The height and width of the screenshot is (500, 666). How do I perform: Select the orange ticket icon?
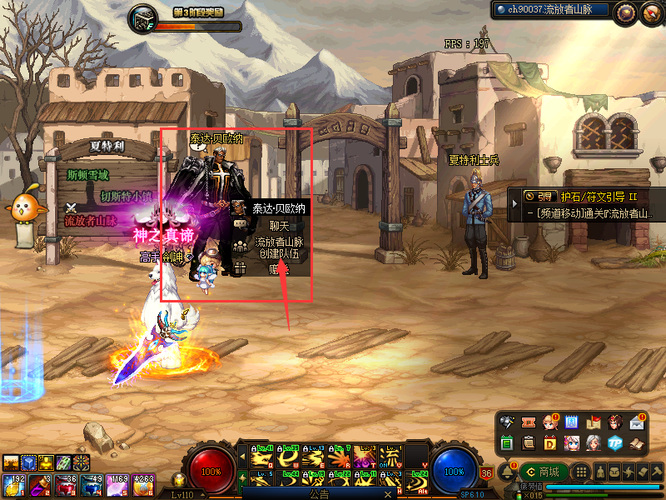coord(528,422)
